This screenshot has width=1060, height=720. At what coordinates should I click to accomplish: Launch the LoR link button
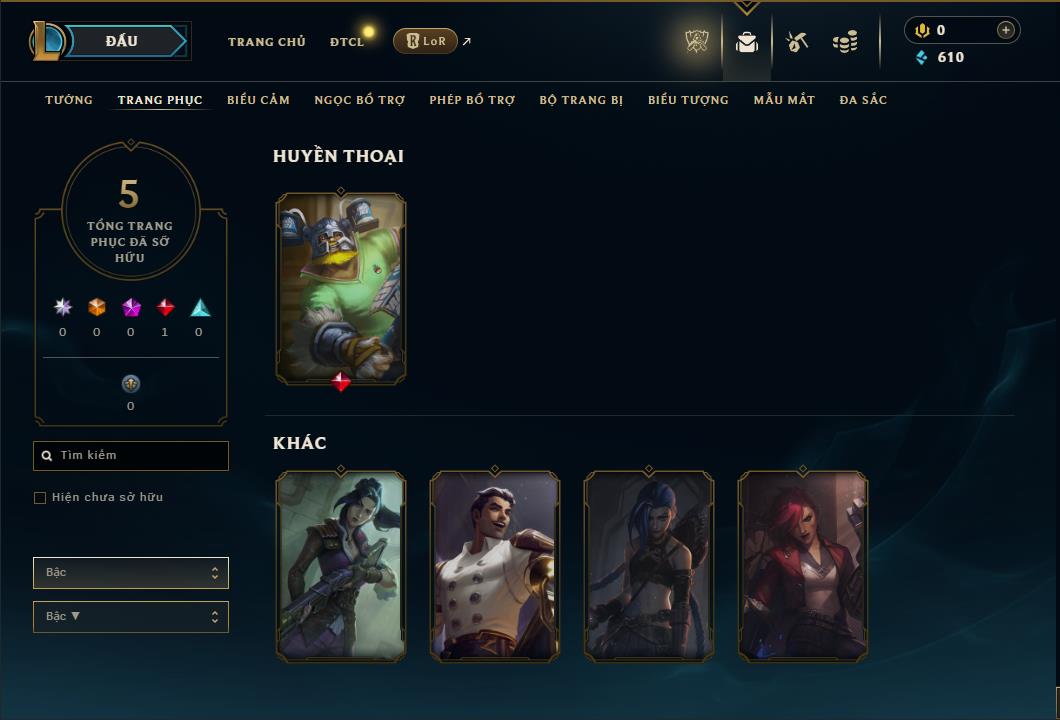(425, 41)
